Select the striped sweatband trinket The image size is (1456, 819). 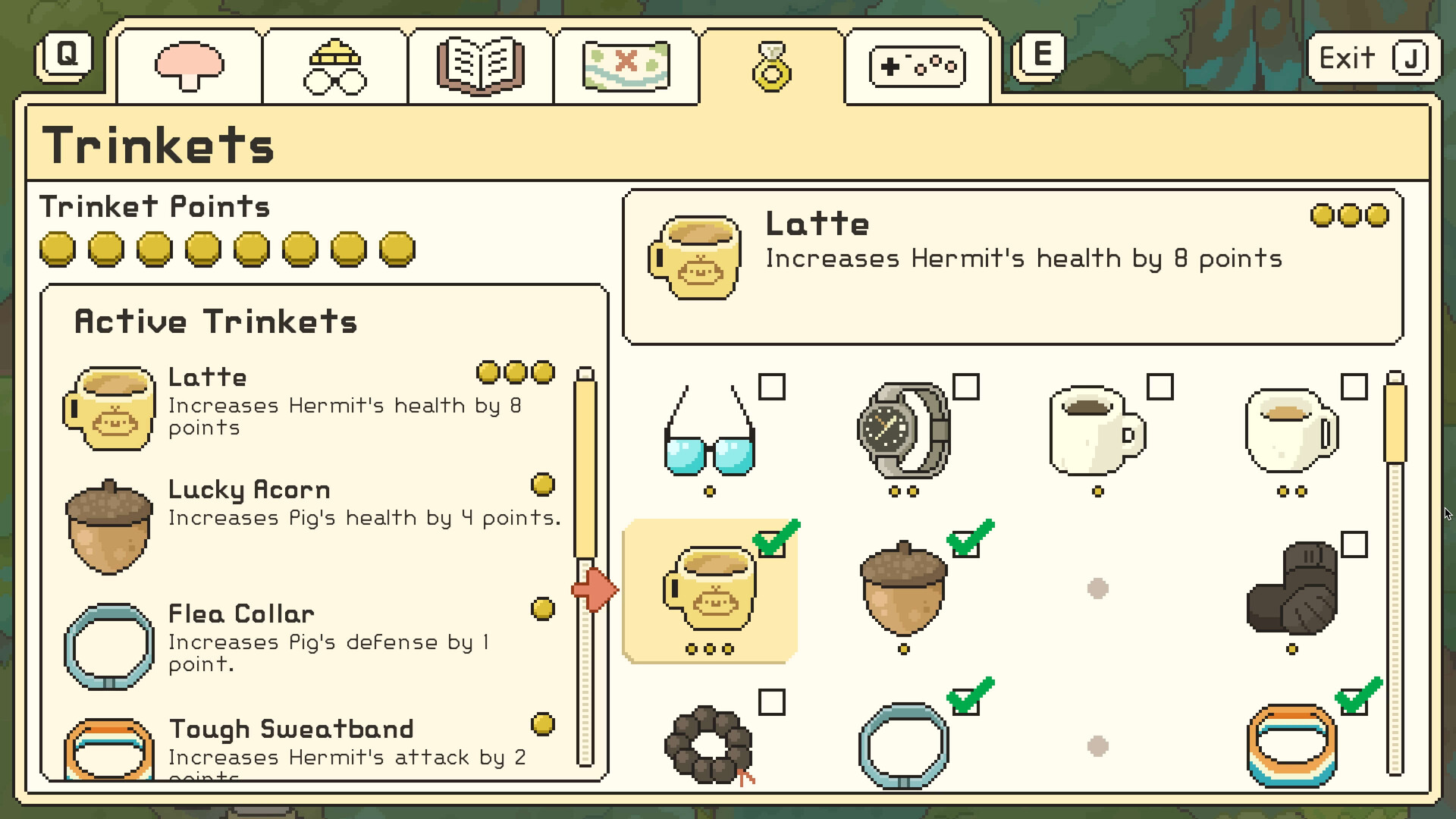pos(1291,747)
